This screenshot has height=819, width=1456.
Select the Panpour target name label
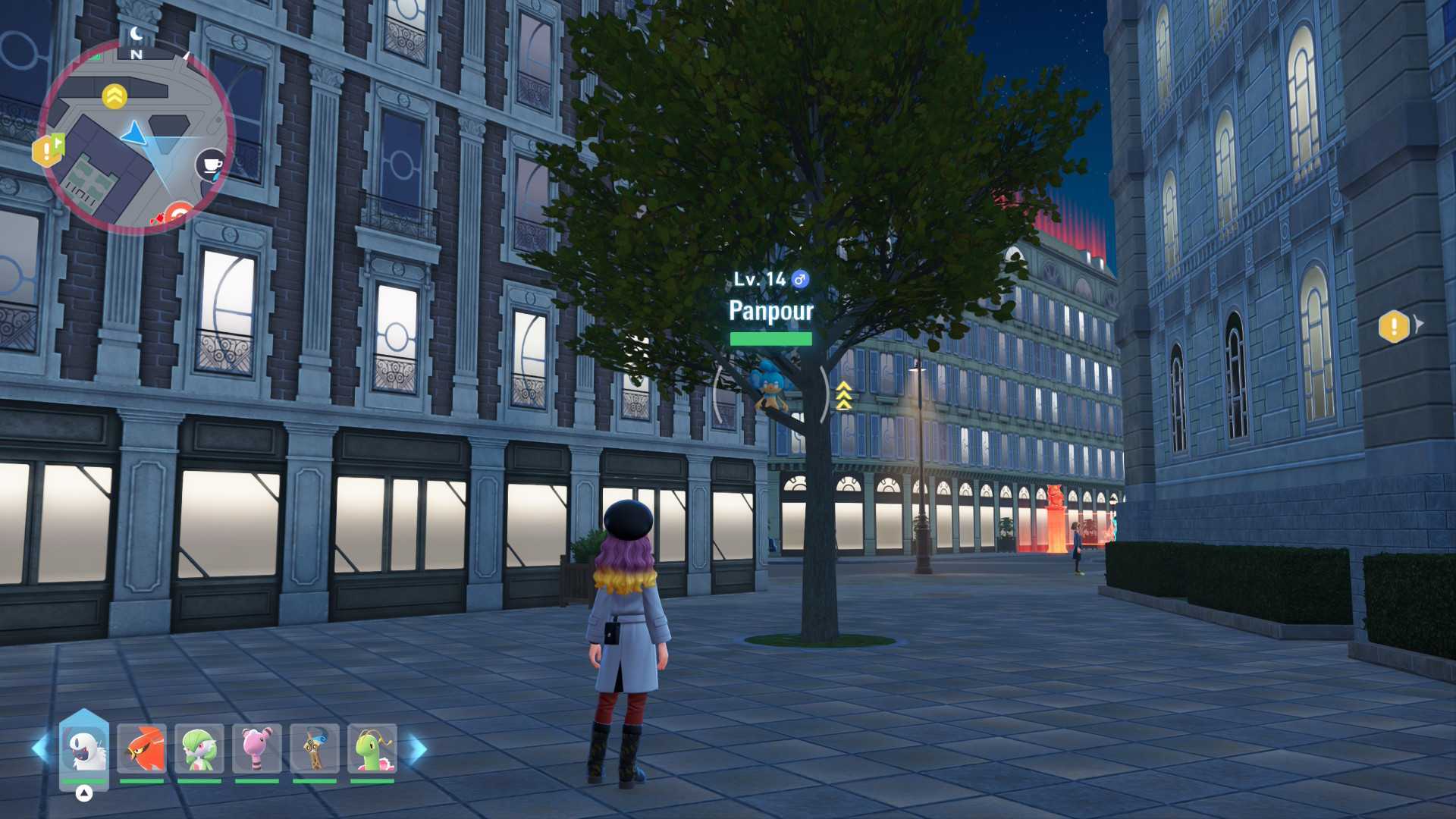click(770, 311)
